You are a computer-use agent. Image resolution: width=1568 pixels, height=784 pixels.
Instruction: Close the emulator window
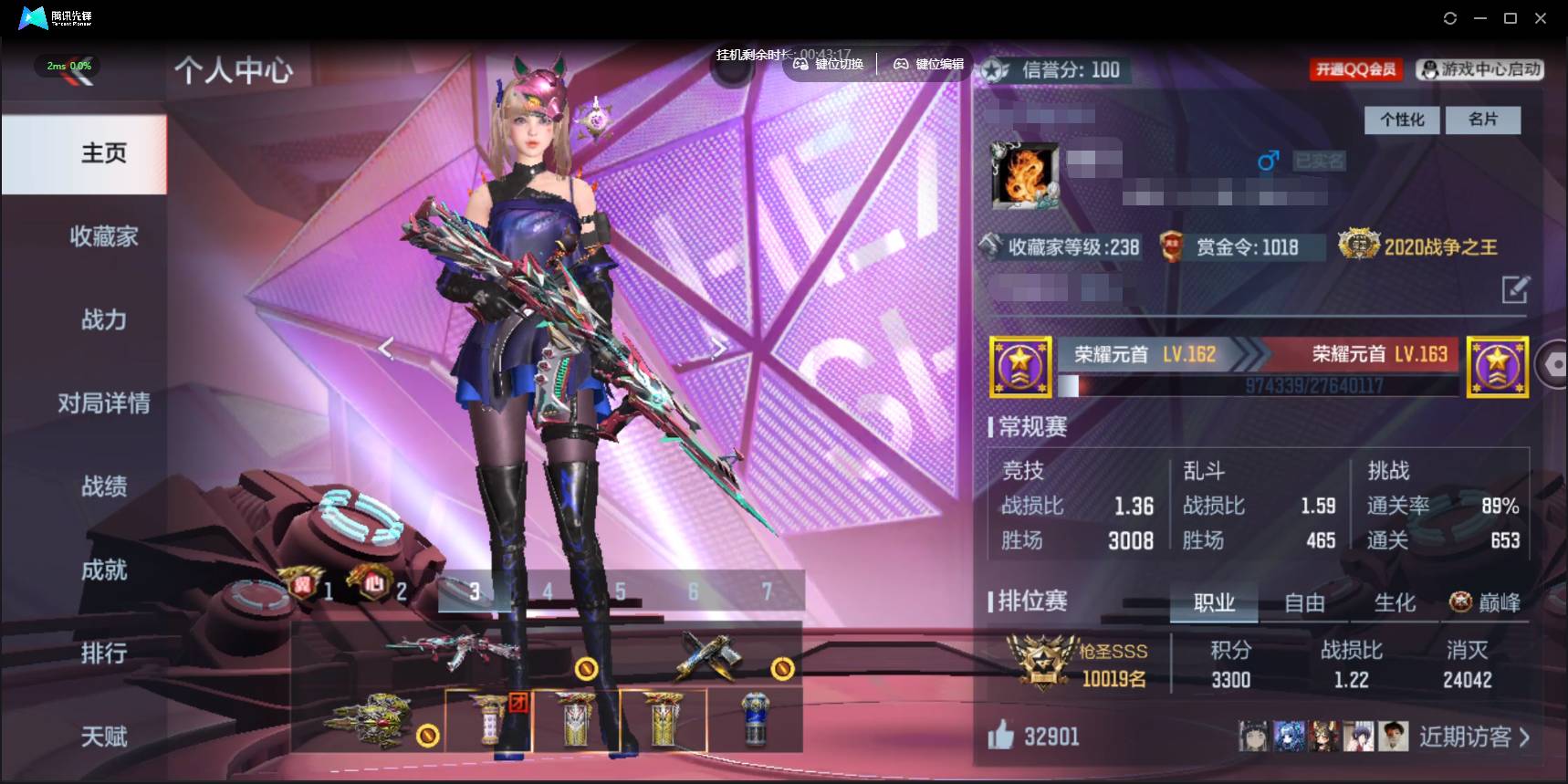[x=1541, y=18]
